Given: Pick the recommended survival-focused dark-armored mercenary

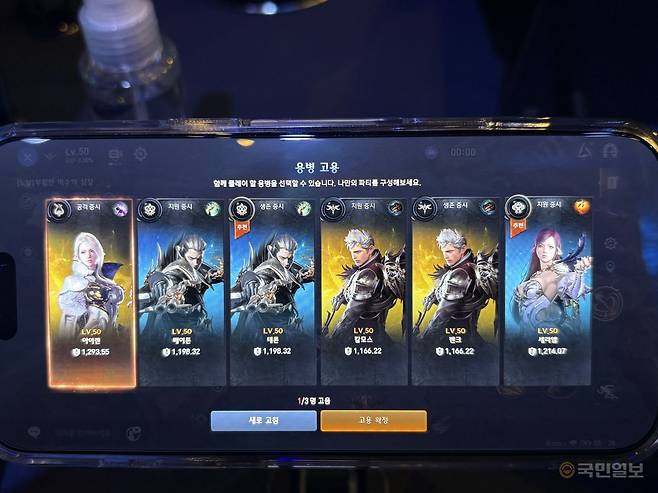Looking at the screenshot, I should coord(273,290).
